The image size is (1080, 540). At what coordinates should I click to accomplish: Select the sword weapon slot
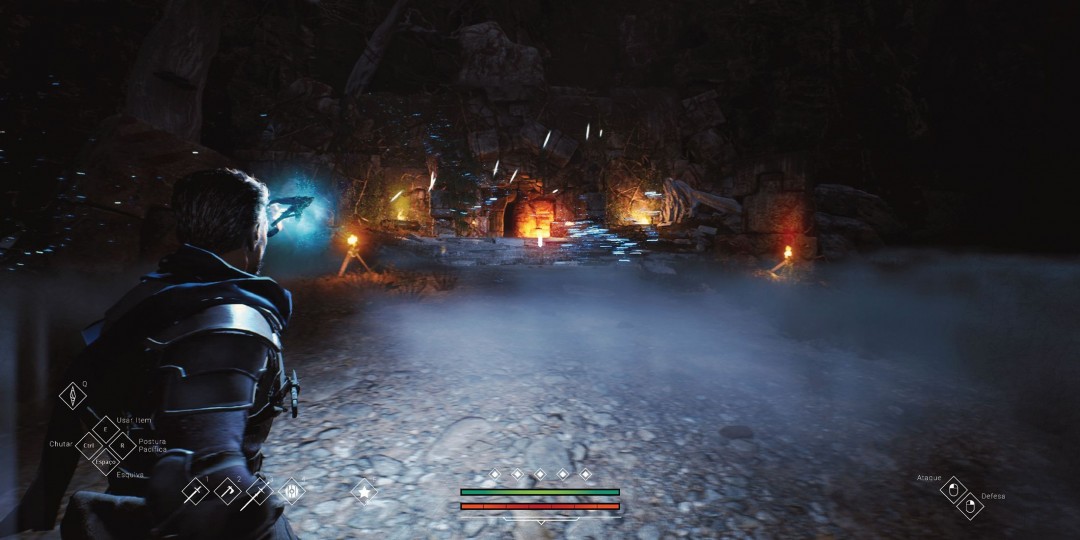pos(195,491)
